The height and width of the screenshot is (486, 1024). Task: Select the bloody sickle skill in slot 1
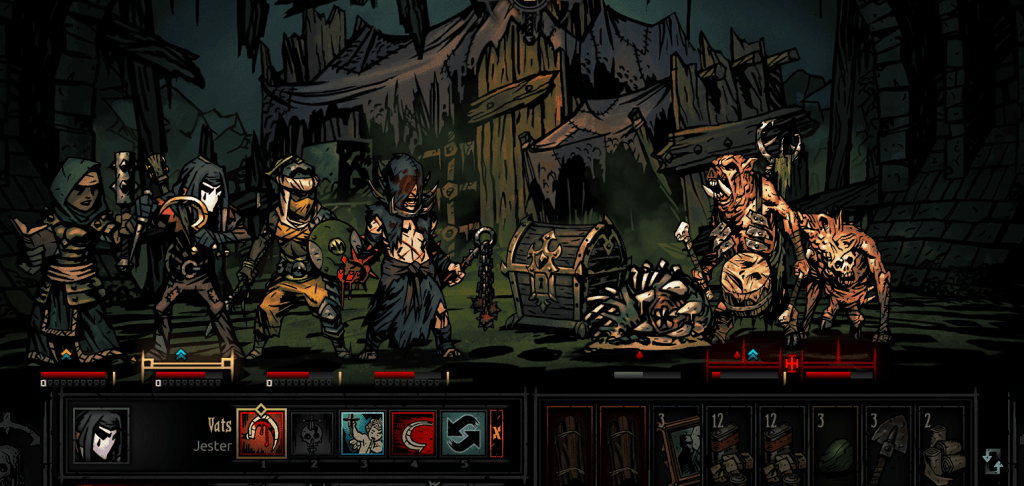(x=261, y=434)
